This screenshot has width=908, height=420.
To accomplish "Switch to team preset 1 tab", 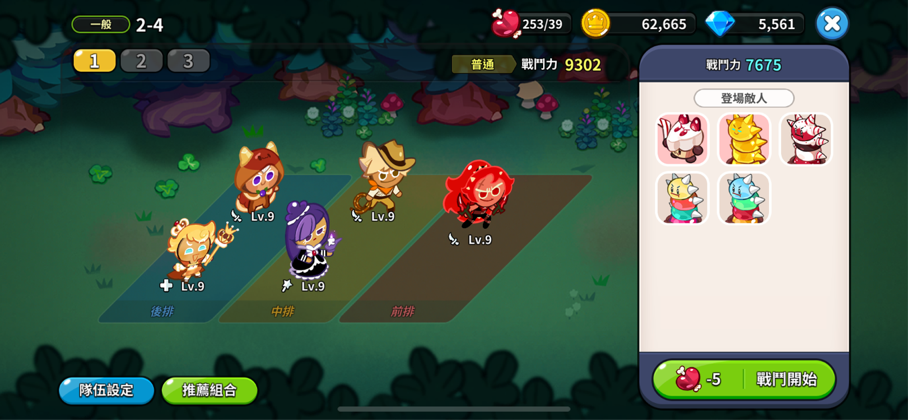I will [94, 61].
